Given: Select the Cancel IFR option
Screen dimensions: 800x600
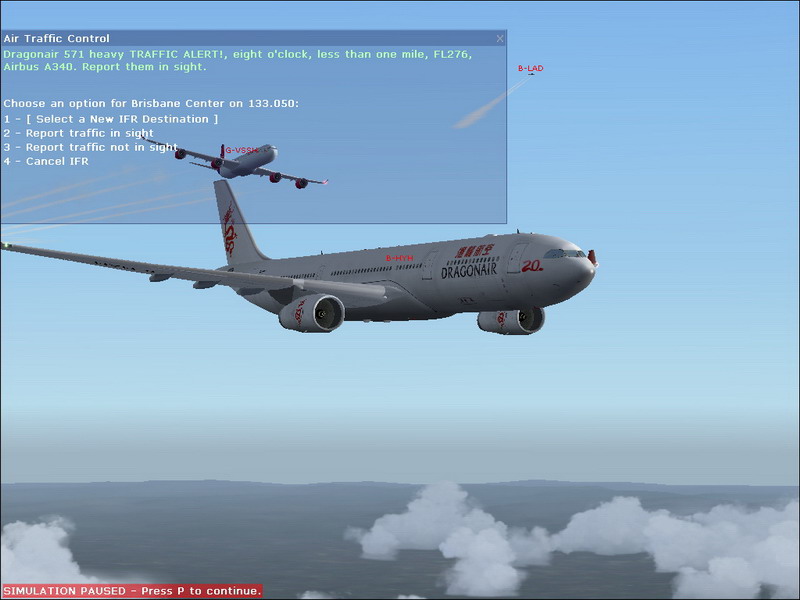Looking at the screenshot, I should tap(47, 161).
